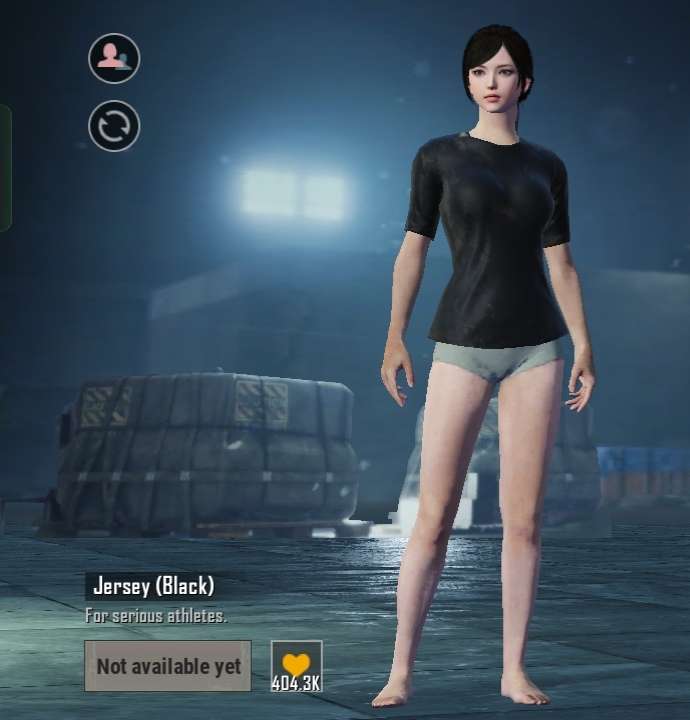Select the Not available yet button
Image resolution: width=690 pixels, height=720 pixels.
tap(168, 666)
